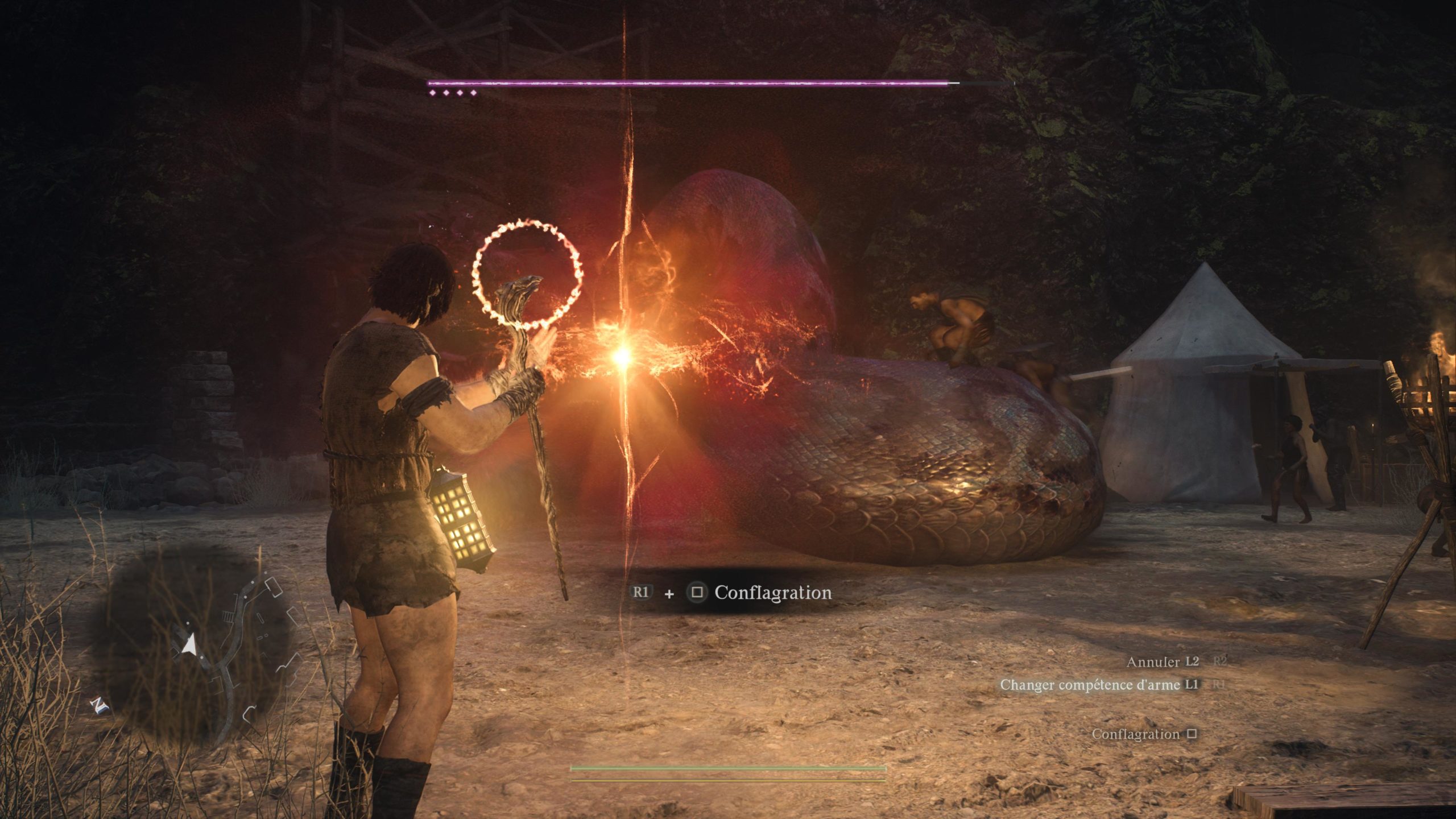
Task: Activate Conflagration next to the R1 combo
Action: coord(772,593)
